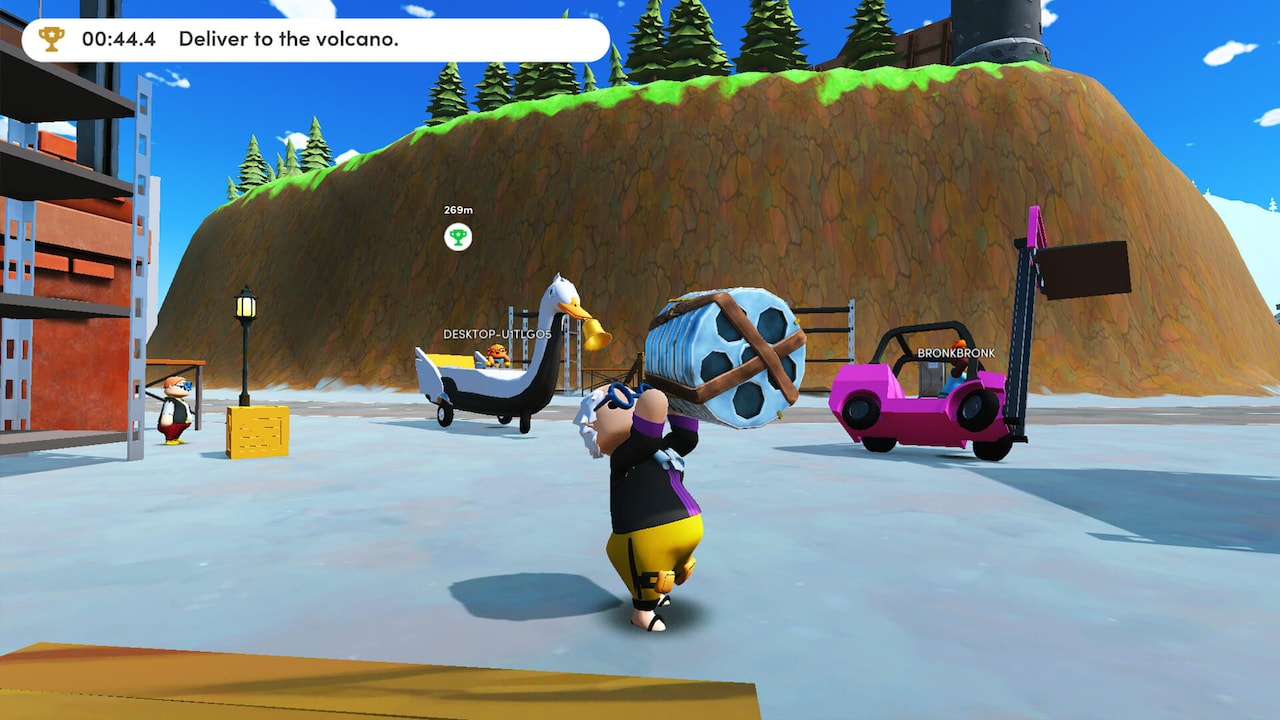The width and height of the screenshot is (1280, 720).
Task: Click the orange shelving unit on the left
Action: point(60,250)
